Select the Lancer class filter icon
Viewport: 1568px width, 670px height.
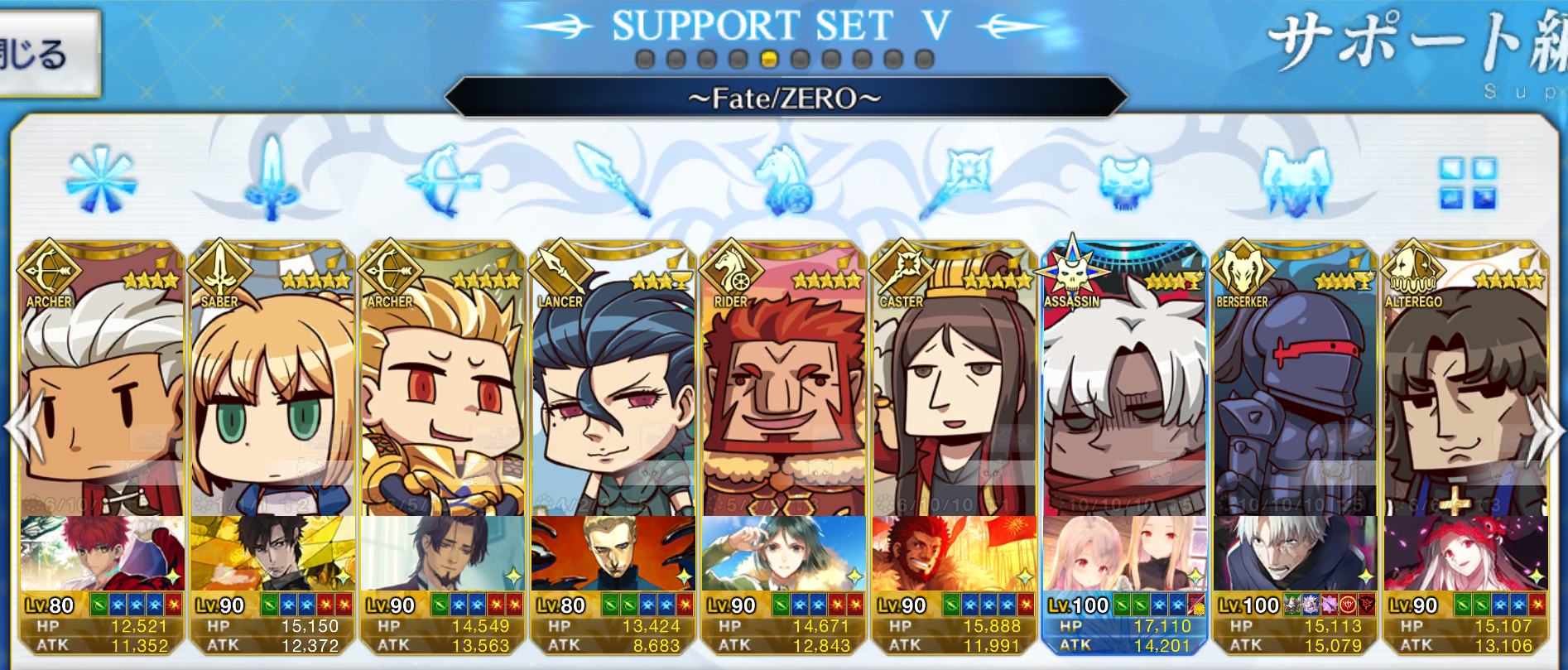coord(615,181)
